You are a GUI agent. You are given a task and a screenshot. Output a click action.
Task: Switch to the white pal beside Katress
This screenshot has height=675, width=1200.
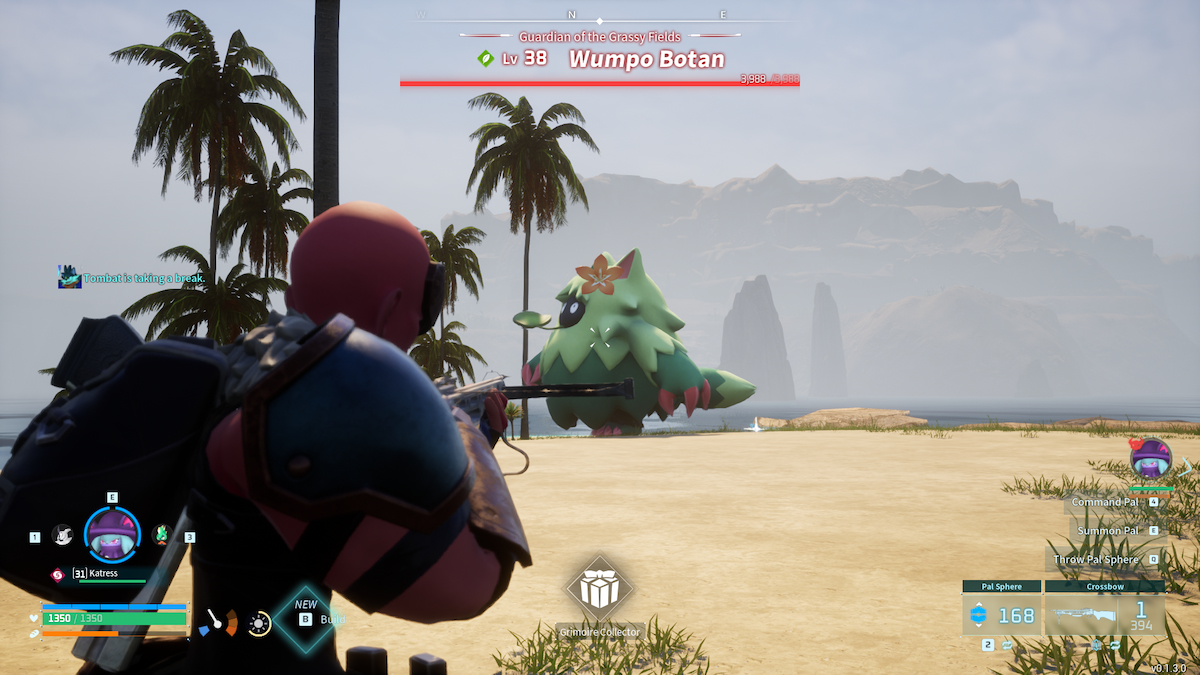click(62, 535)
